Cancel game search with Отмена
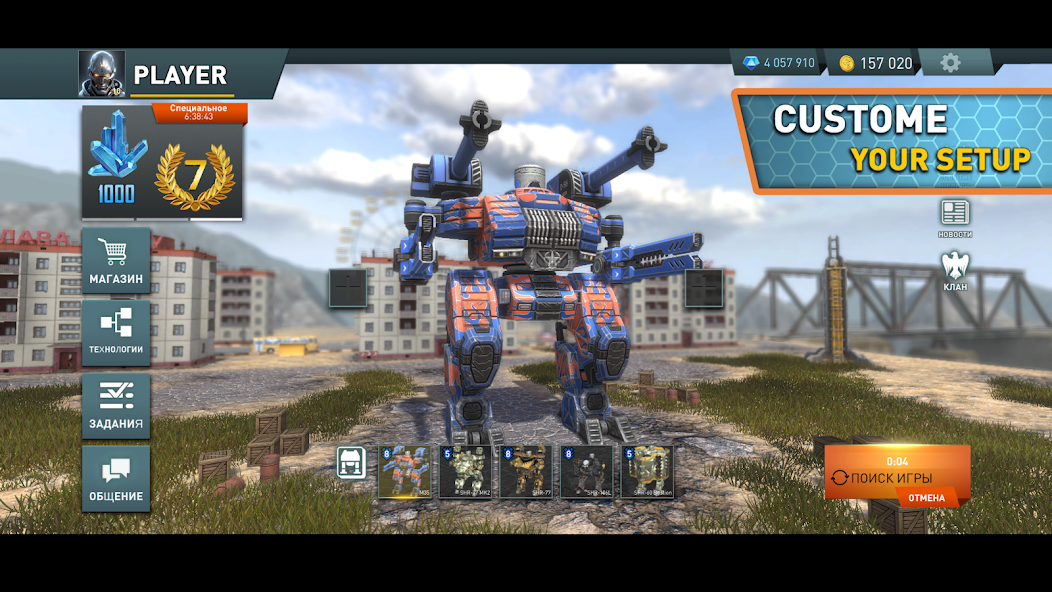Screen dimensions: 1052x592 926,497
